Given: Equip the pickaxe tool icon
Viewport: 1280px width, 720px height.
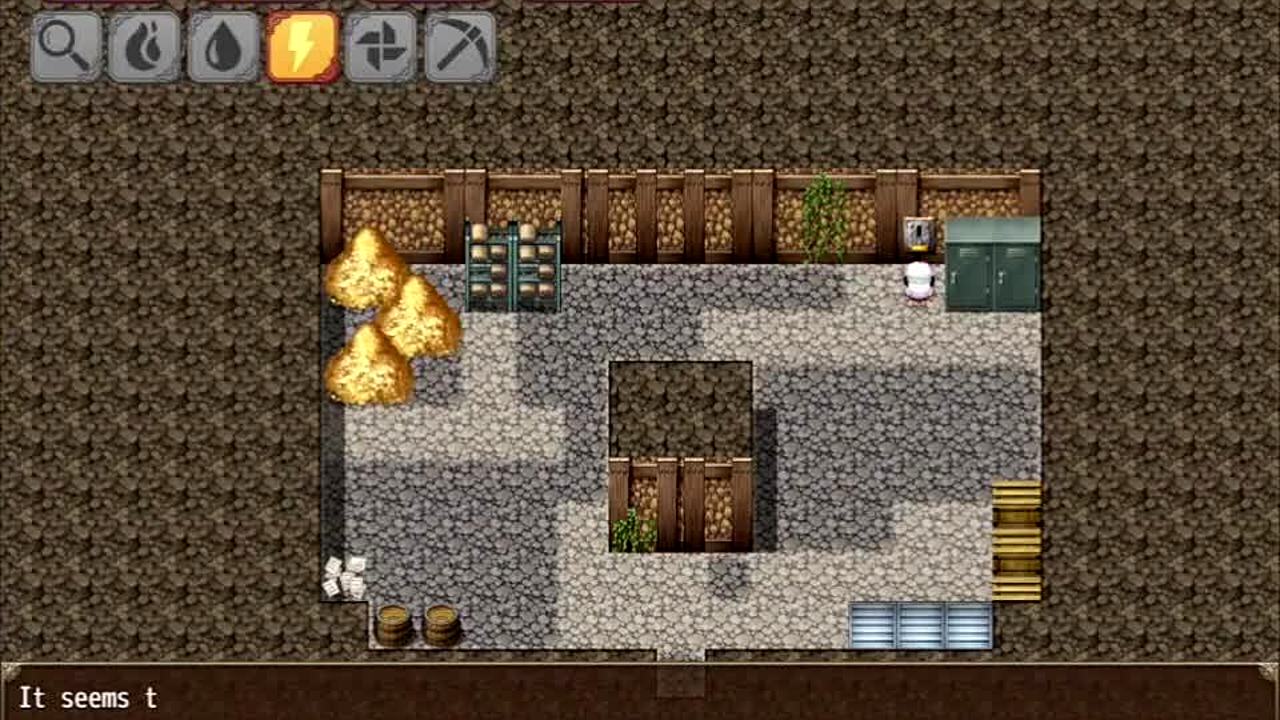Looking at the screenshot, I should [x=460, y=47].
